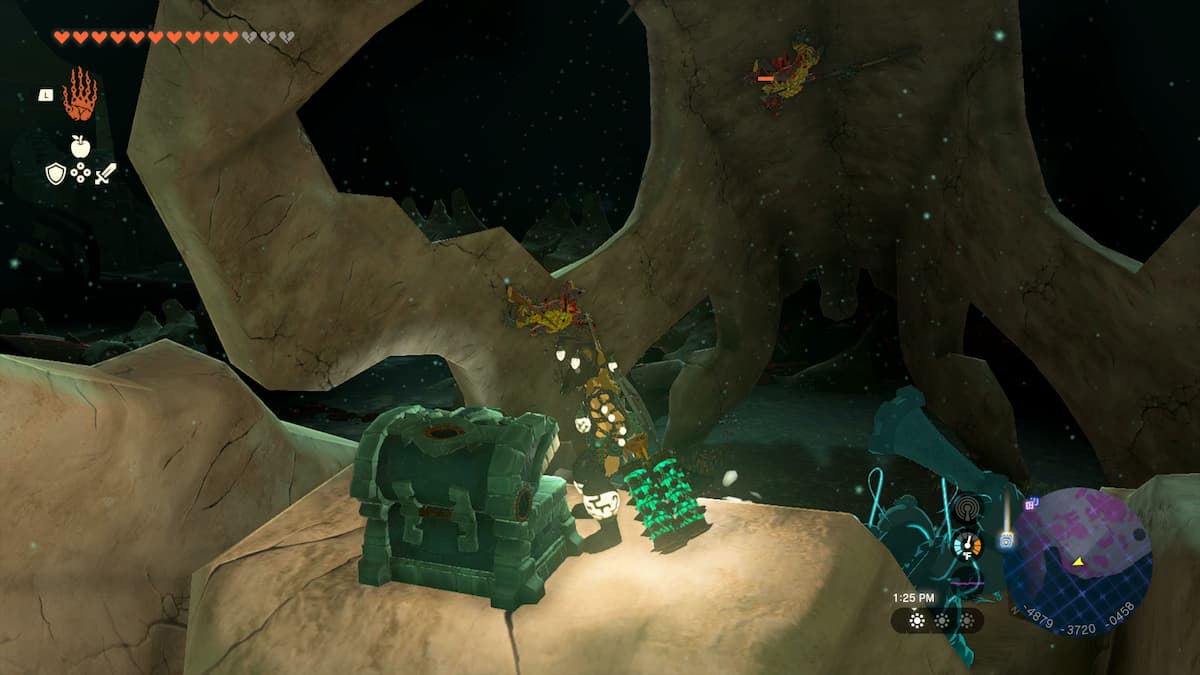Select the apple quick-item icon
The height and width of the screenshot is (675, 1200).
click(x=80, y=146)
